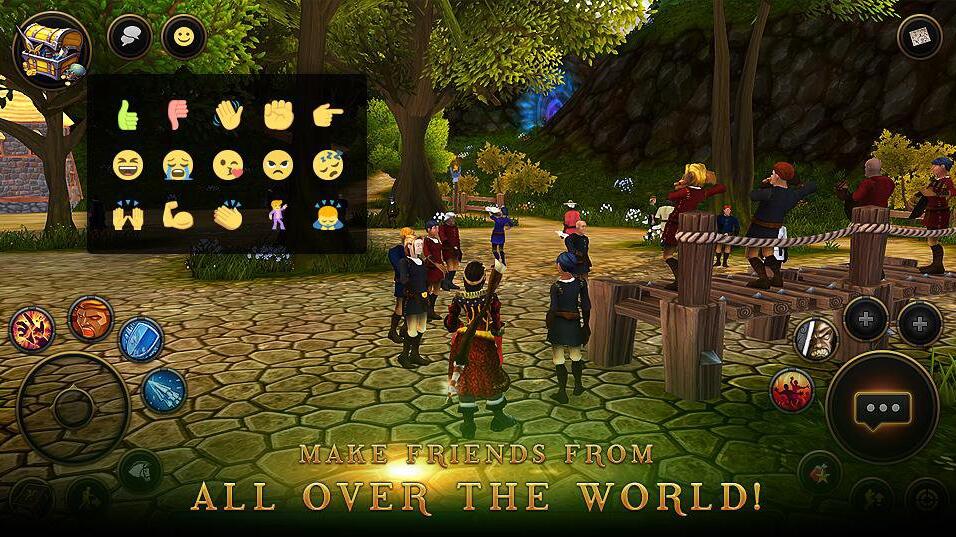Choose the waving hand emote
The image size is (956, 537).
(228, 116)
